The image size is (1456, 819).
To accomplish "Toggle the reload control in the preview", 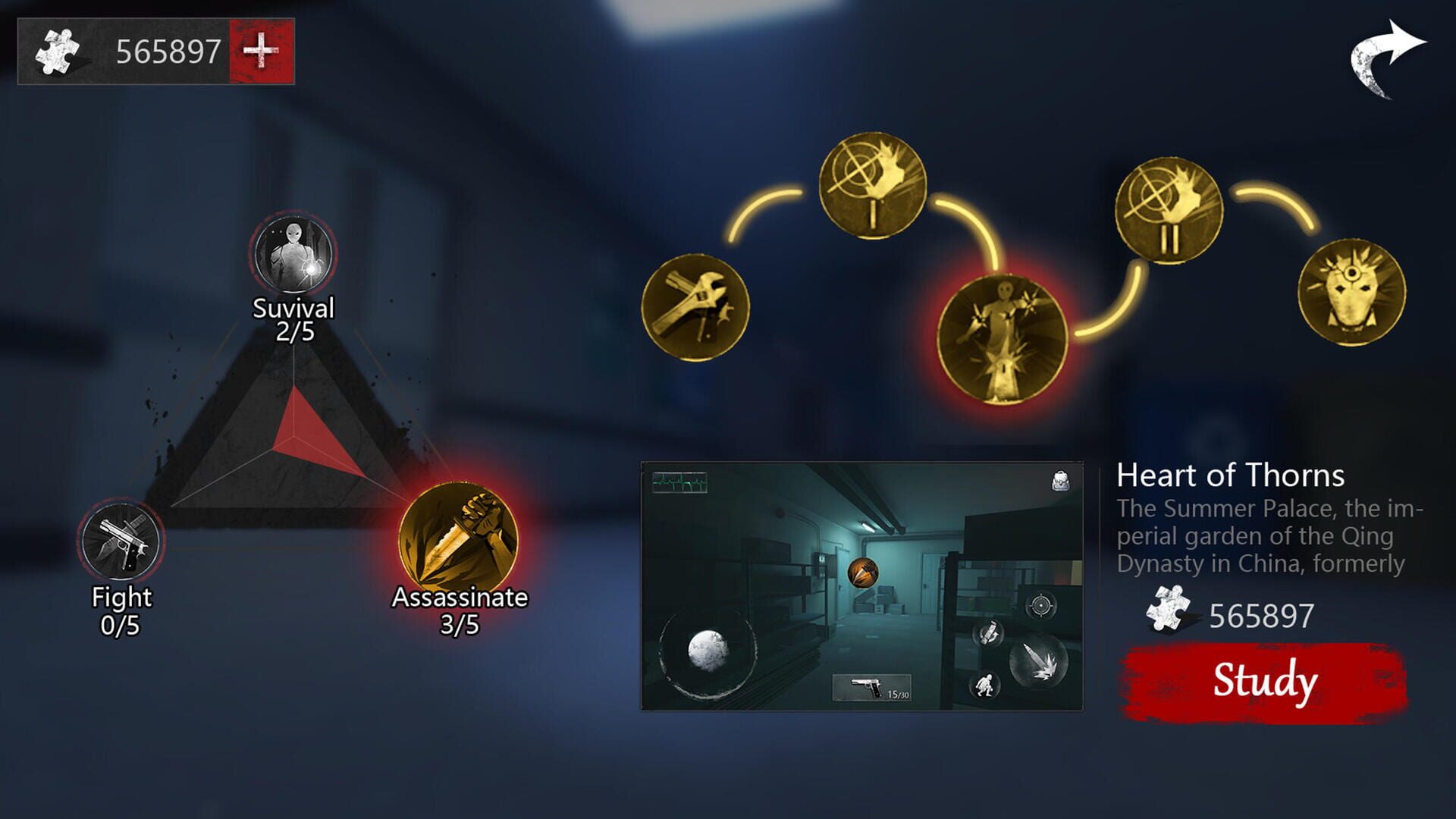I will pyautogui.click(x=988, y=632).
